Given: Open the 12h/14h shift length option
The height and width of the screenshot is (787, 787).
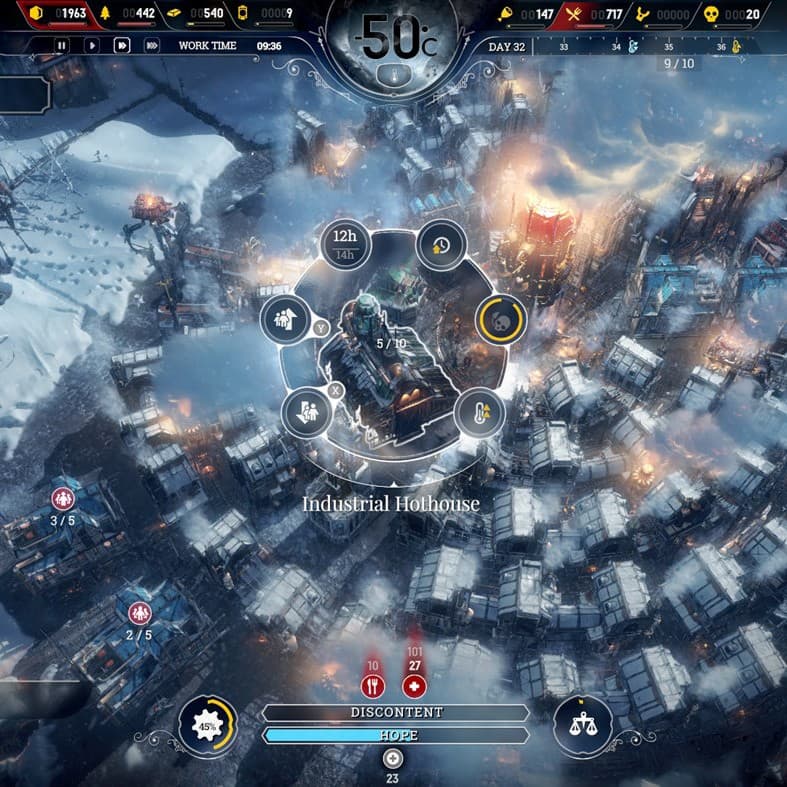Looking at the screenshot, I should point(345,245).
